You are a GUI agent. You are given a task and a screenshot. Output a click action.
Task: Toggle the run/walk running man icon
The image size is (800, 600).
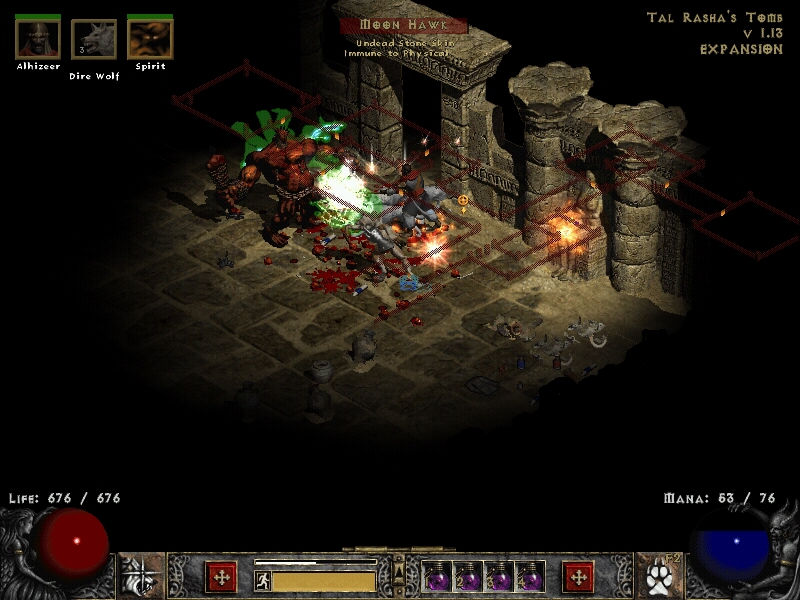(262, 579)
